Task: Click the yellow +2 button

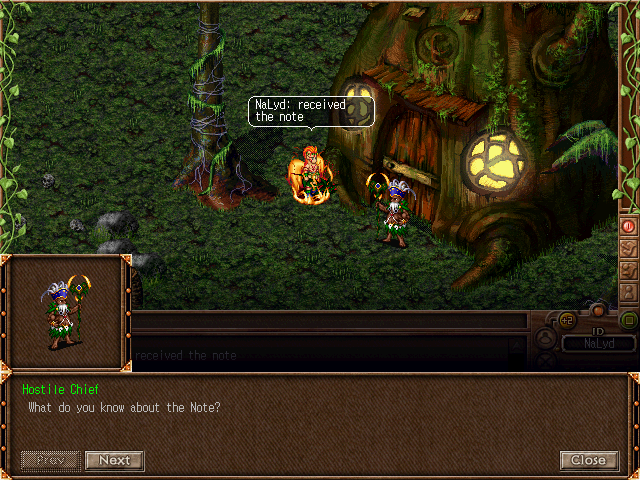Action: [x=566, y=321]
